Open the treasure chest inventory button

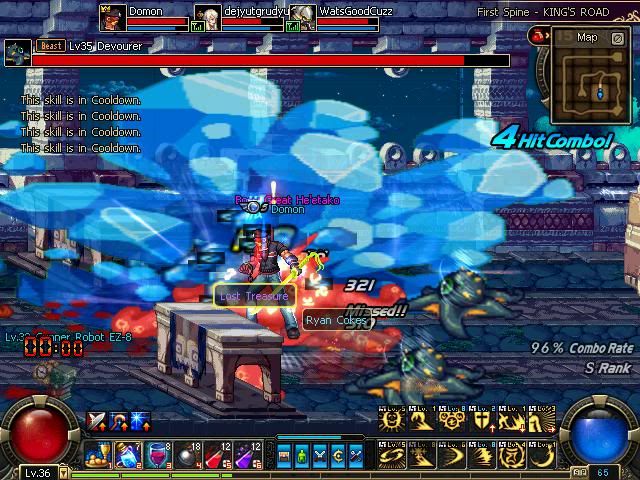(x=284, y=456)
